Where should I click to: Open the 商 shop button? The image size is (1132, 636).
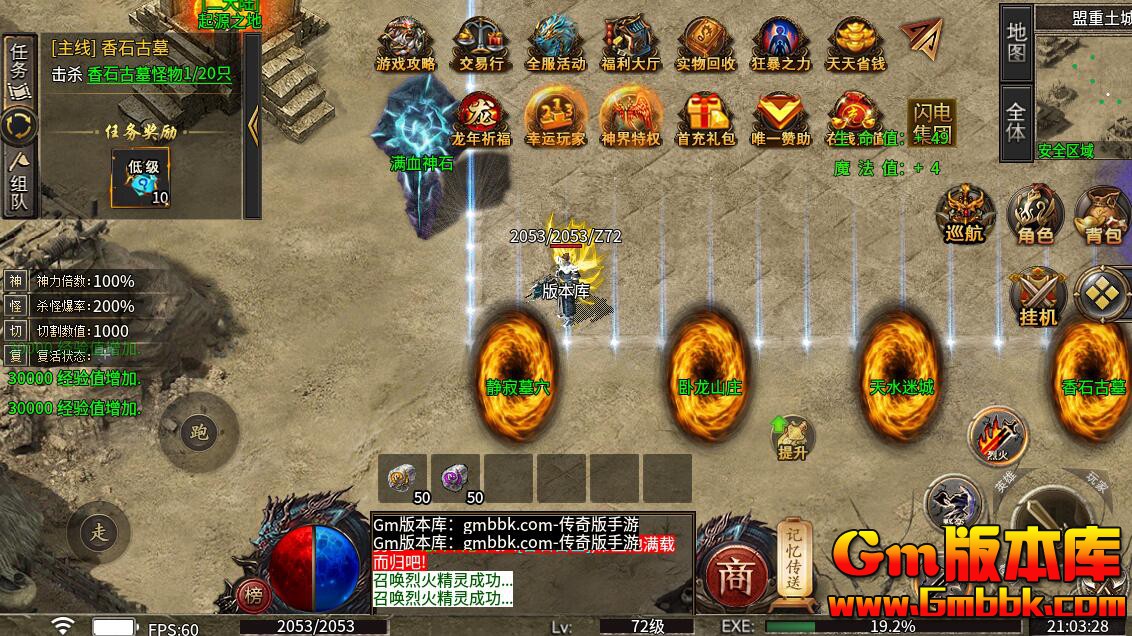737,574
